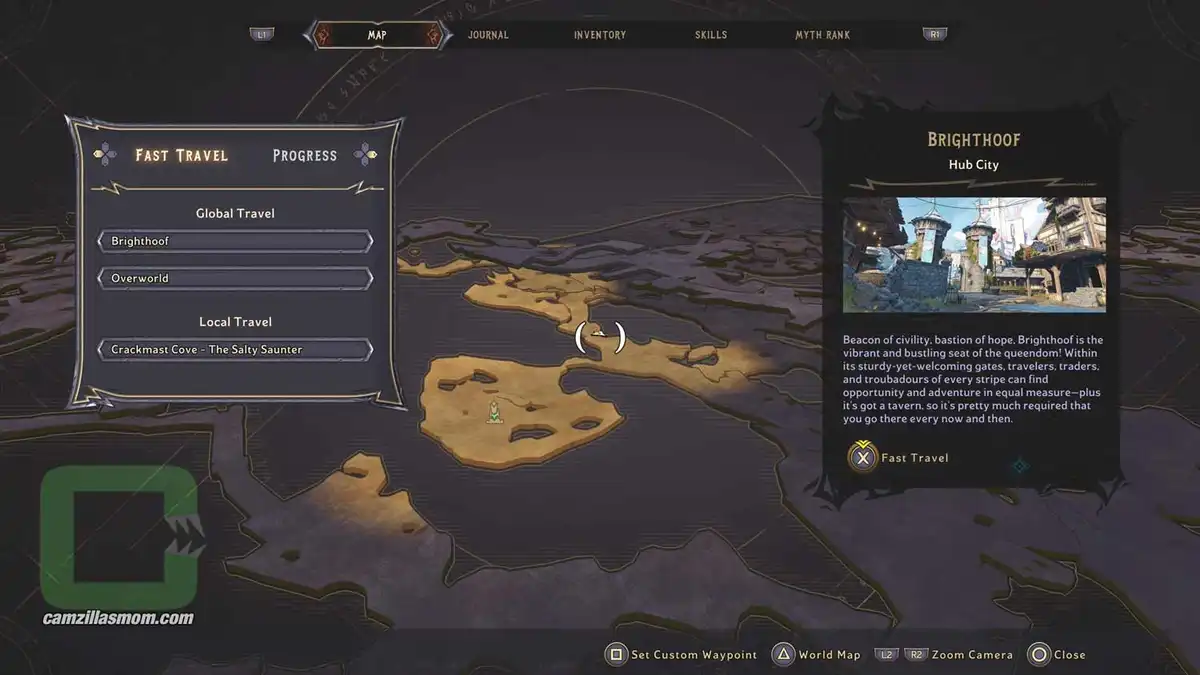Select the Map tab
The height and width of the screenshot is (675, 1200).
(377, 35)
